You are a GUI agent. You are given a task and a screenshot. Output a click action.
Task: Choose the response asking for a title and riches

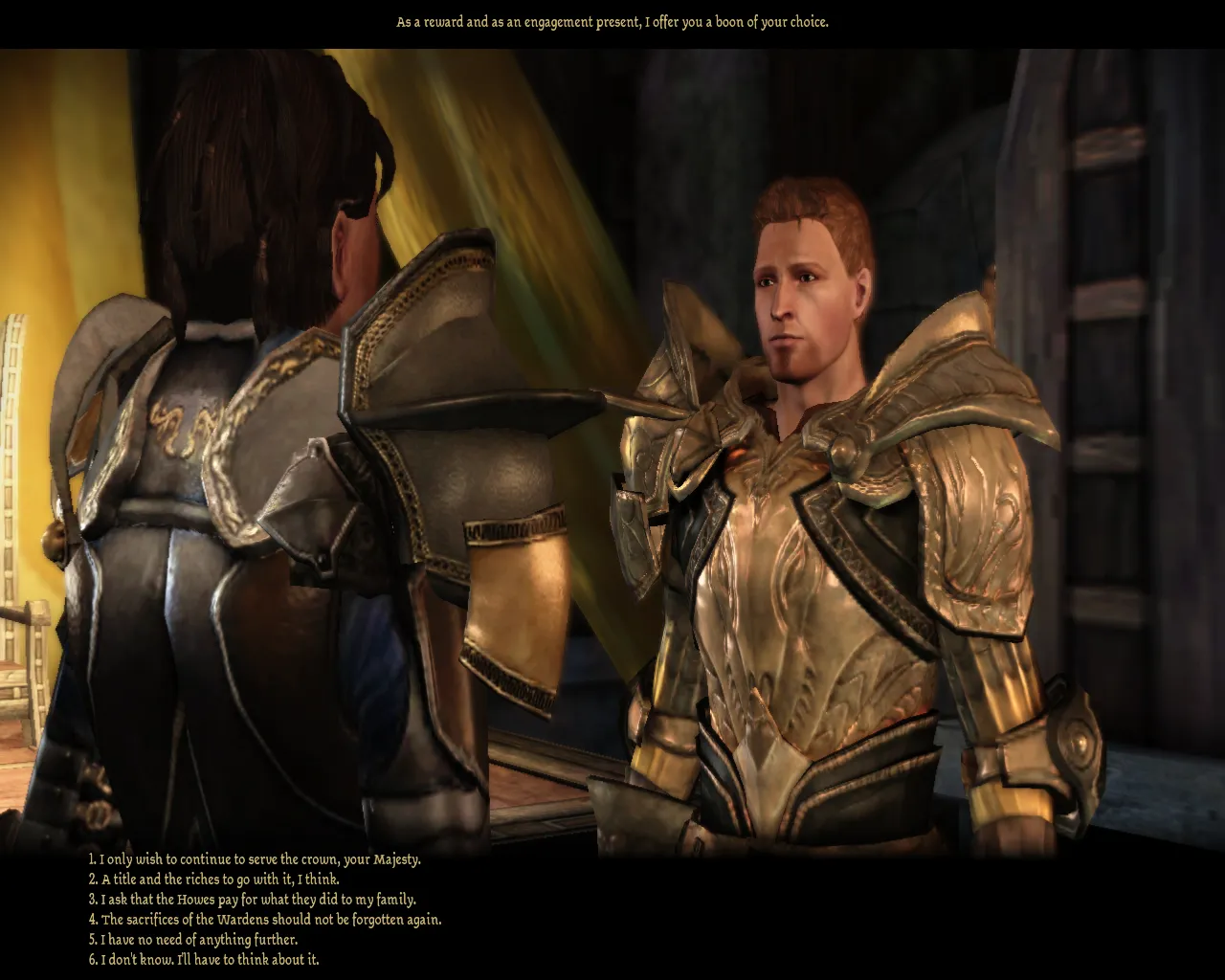[x=215, y=879]
